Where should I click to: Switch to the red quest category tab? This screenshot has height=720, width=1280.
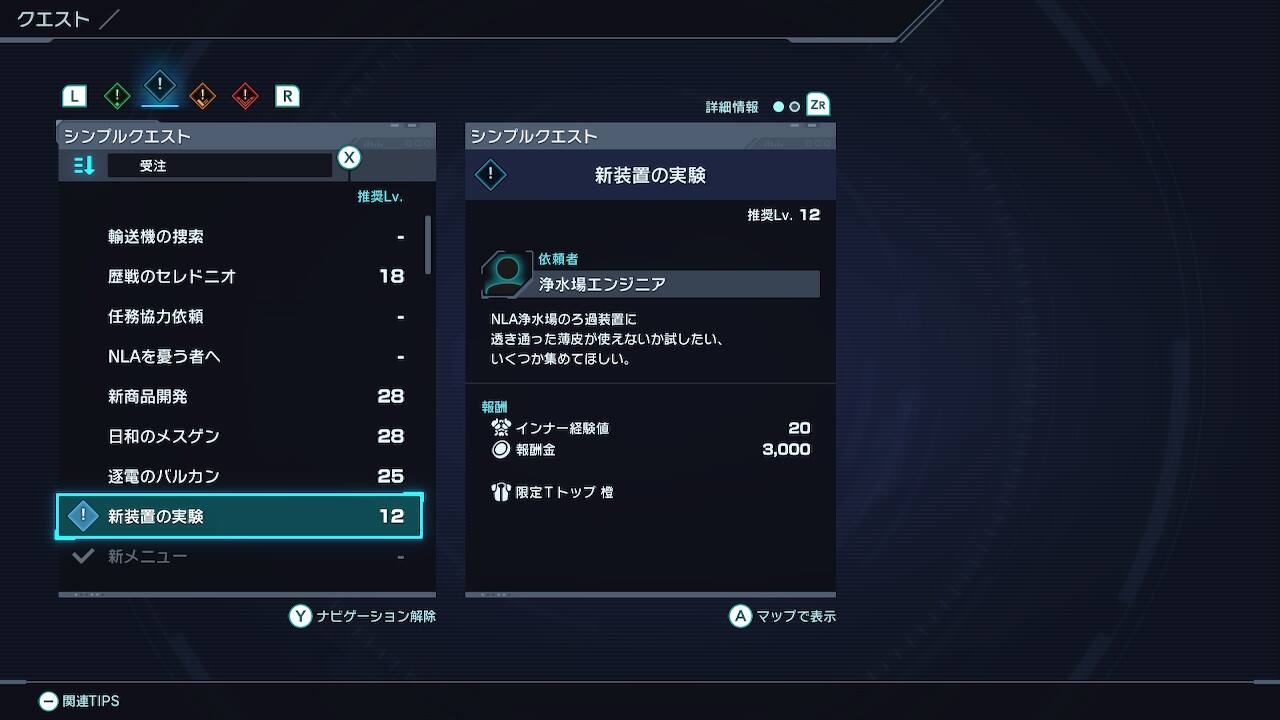pyautogui.click(x=245, y=96)
